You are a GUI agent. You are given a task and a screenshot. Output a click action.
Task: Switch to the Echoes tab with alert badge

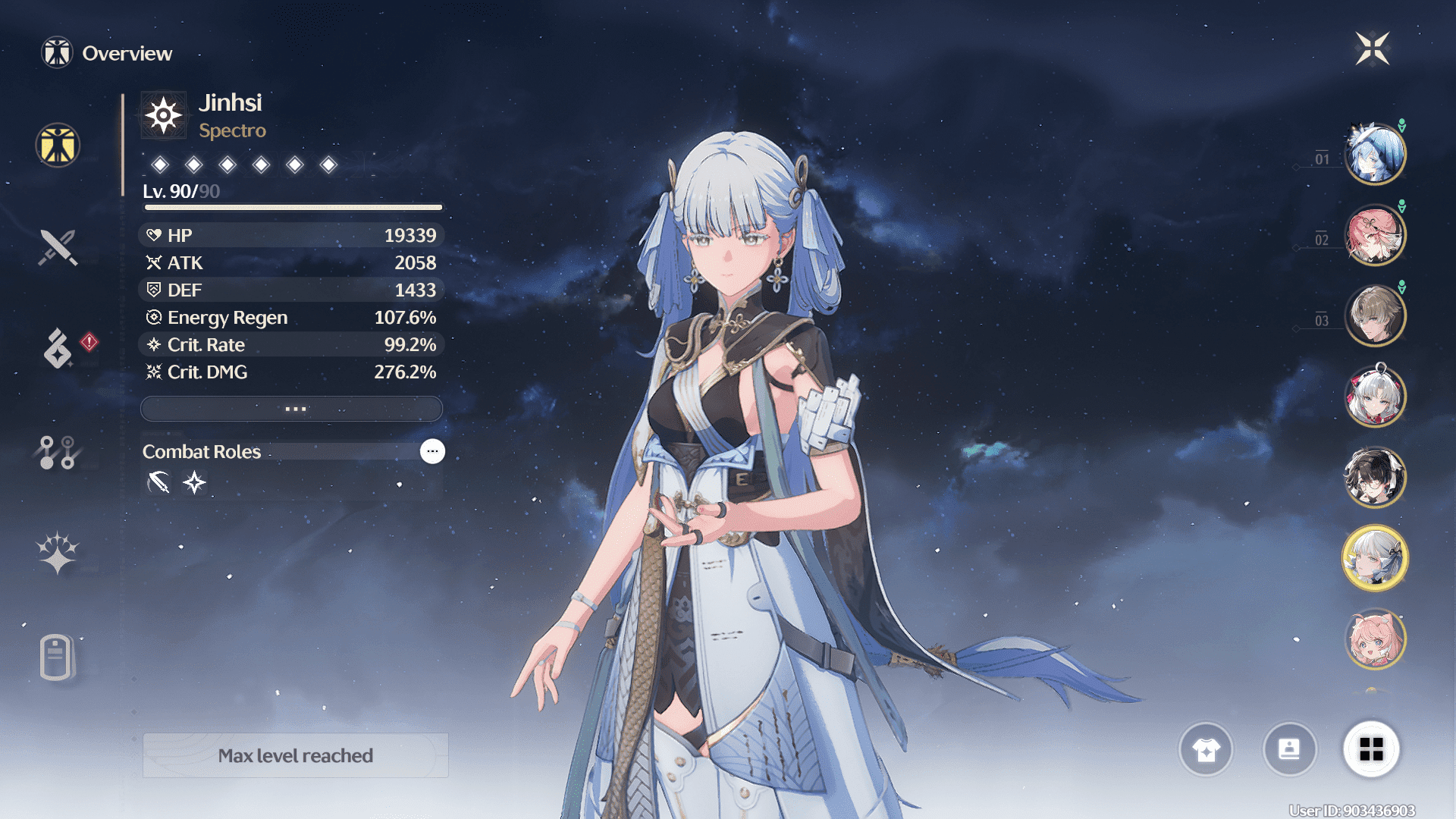58,348
